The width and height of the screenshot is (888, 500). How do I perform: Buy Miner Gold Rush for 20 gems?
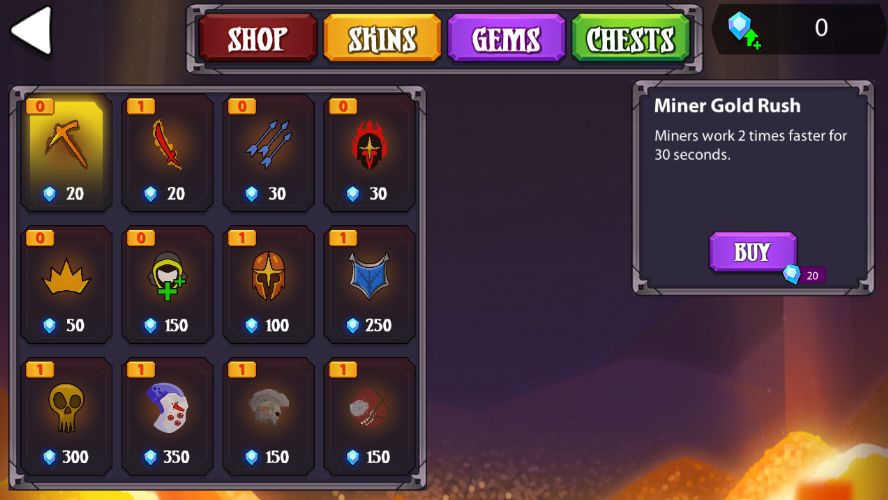(753, 253)
